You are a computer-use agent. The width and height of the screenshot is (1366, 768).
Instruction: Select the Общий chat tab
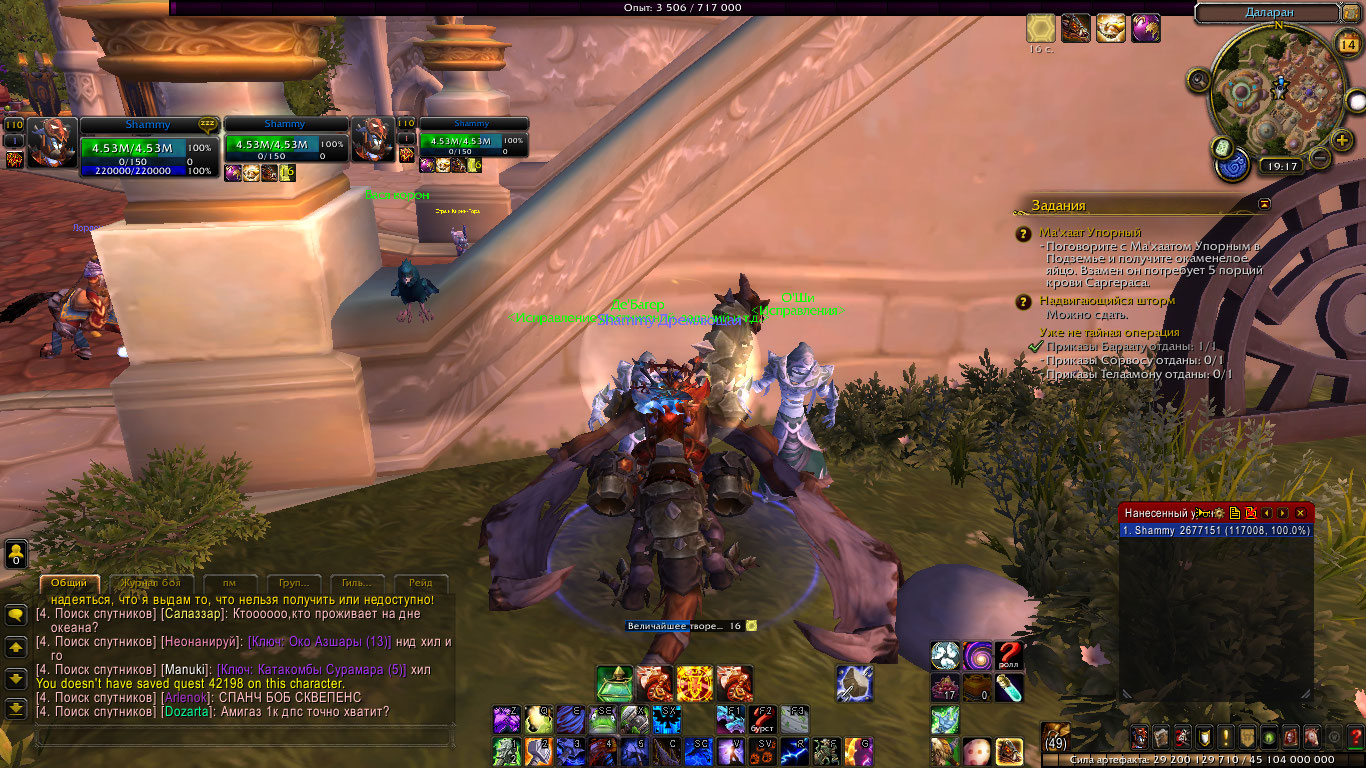(x=69, y=583)
